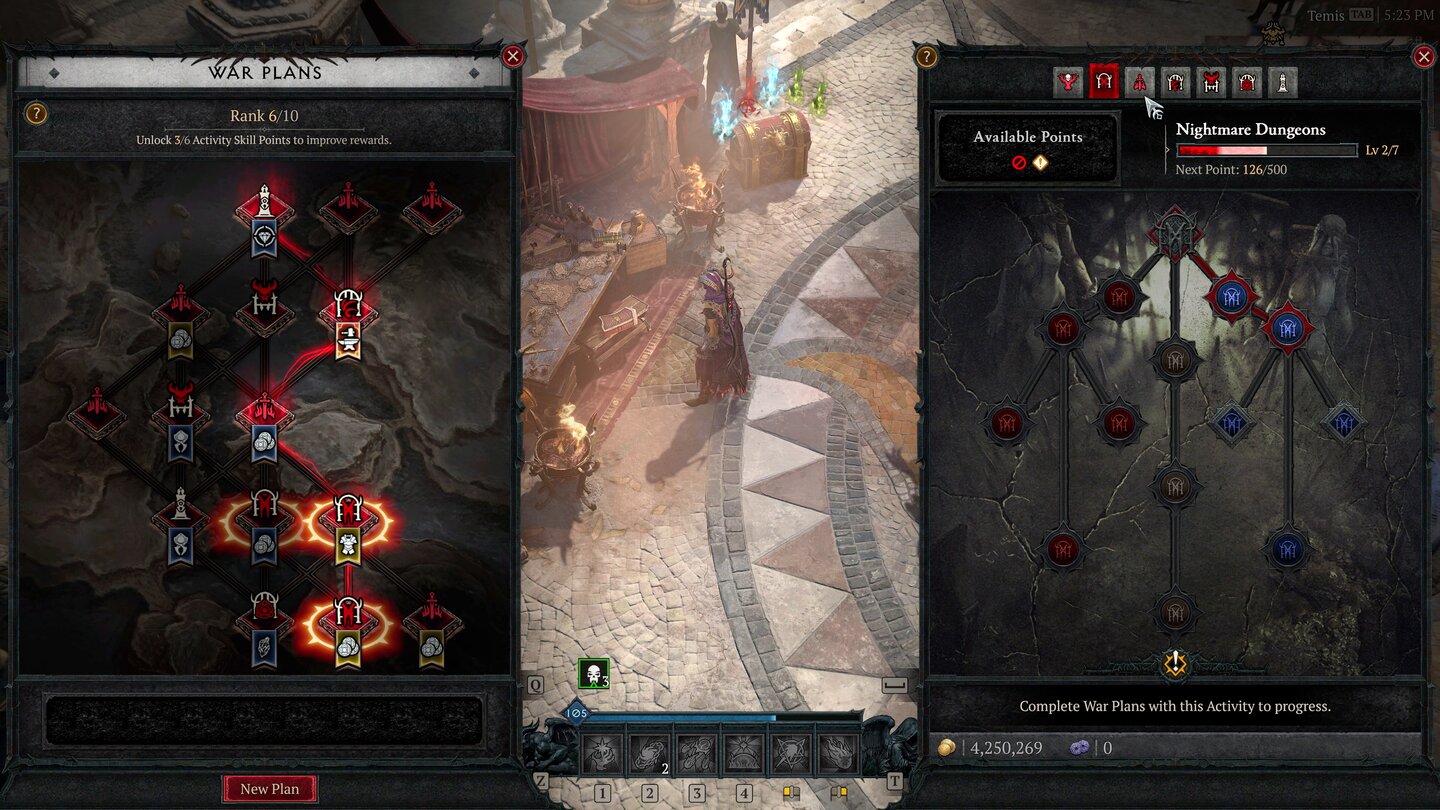Activate the skill in hotbar slot 1
The image size is (1440, 810).
603,753
